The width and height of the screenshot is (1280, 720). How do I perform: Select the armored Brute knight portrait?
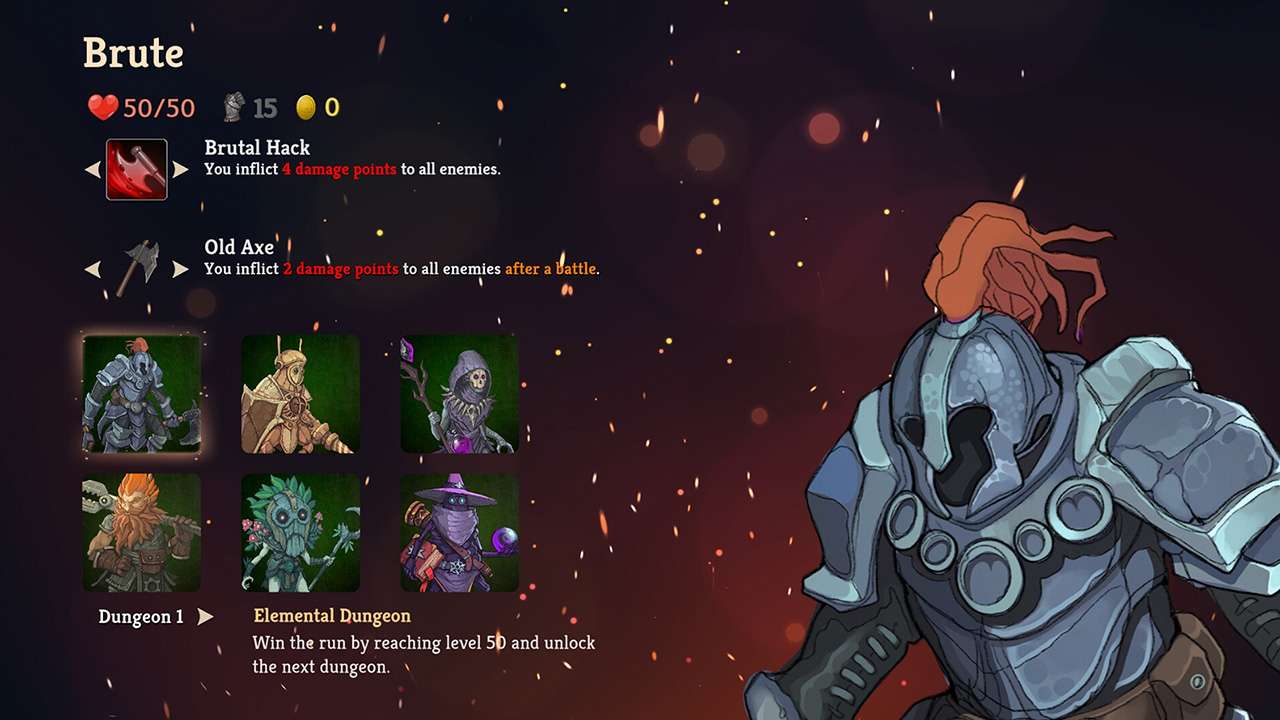[142, 393]
